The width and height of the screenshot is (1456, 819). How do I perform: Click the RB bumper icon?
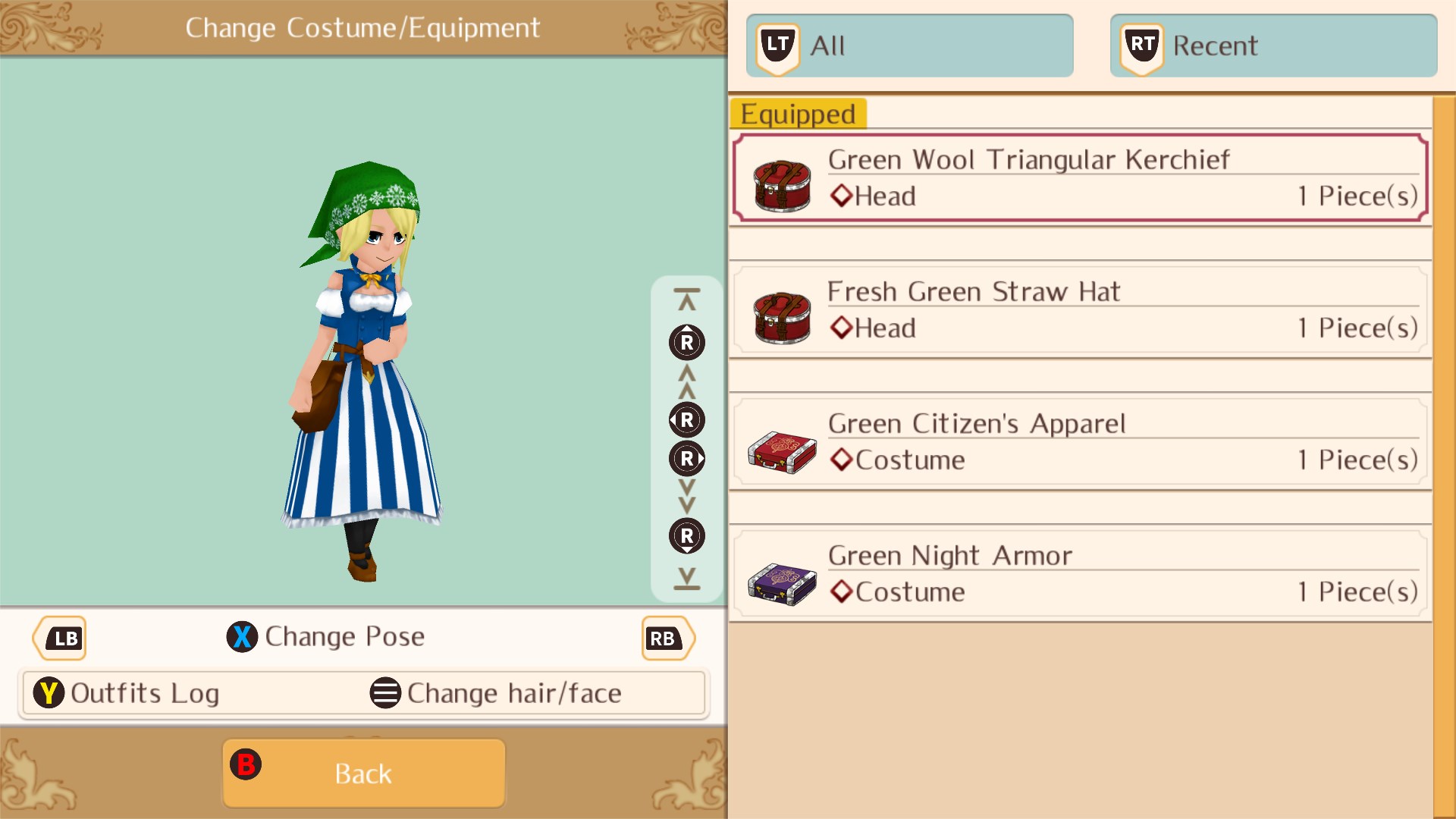click(666, 638)
